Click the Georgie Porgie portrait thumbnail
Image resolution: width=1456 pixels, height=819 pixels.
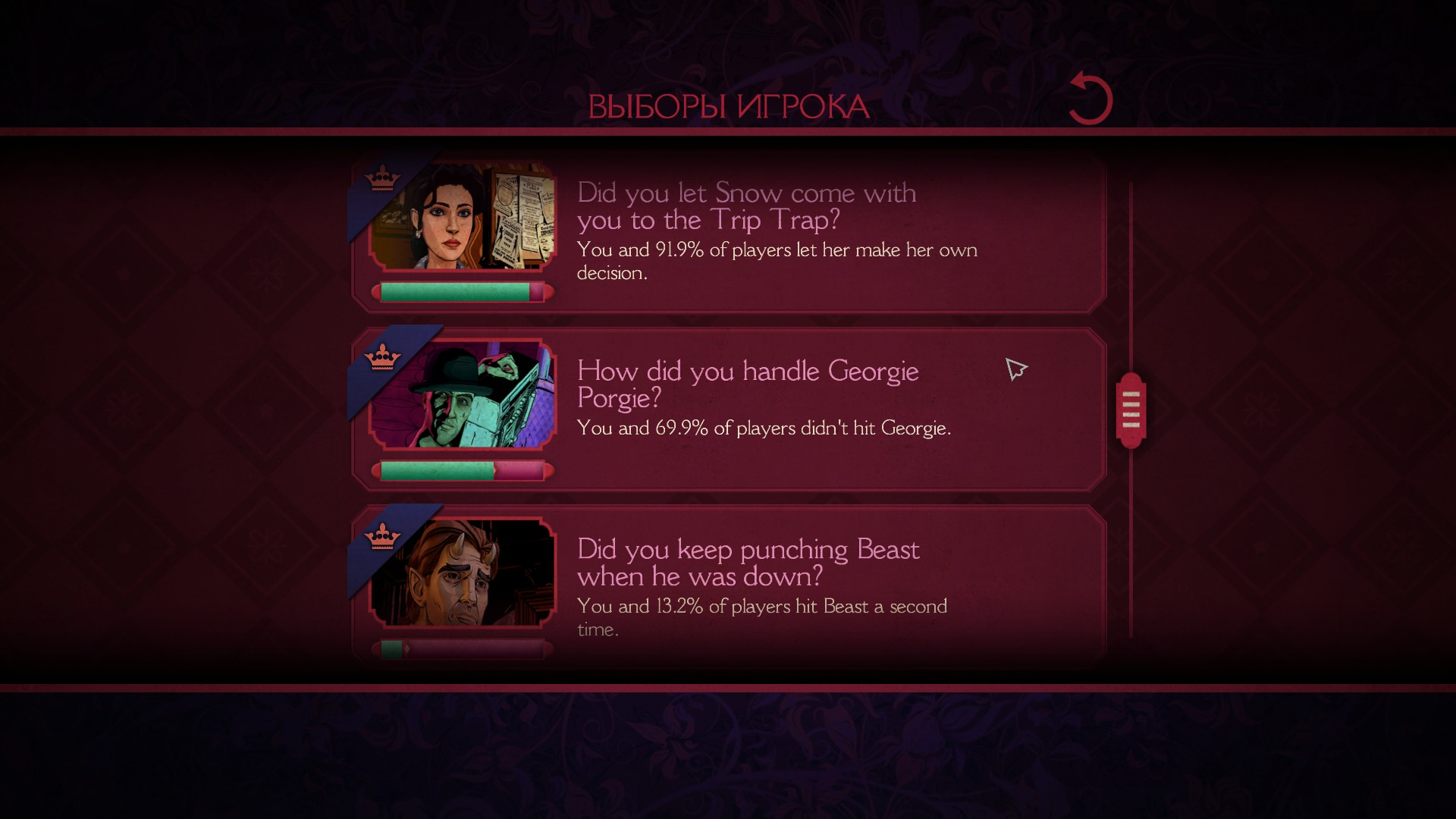coord(463,395)
